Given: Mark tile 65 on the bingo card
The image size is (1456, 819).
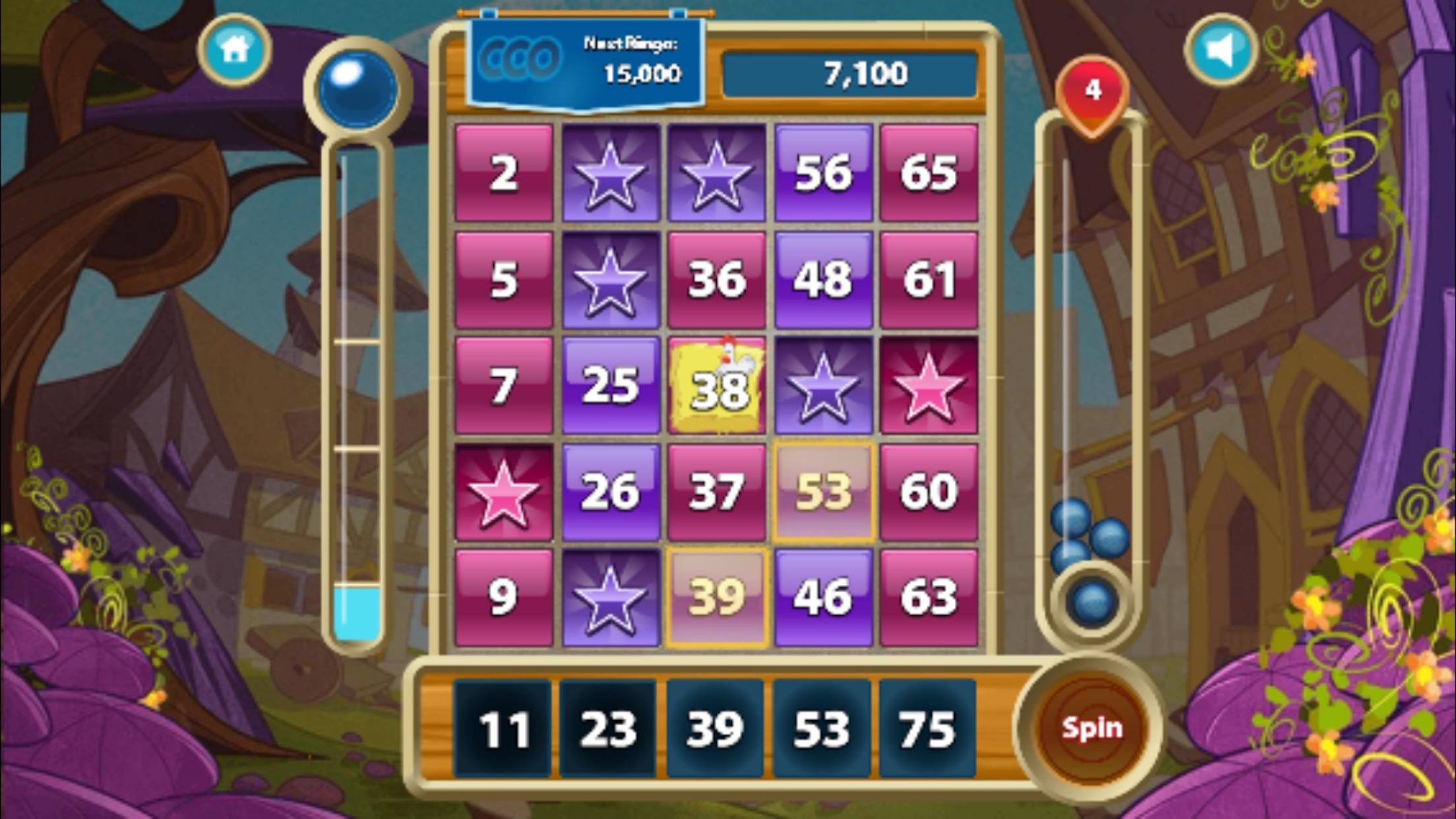Looking at the screenshot, I should pyautogui.click(x=928, y=173).
